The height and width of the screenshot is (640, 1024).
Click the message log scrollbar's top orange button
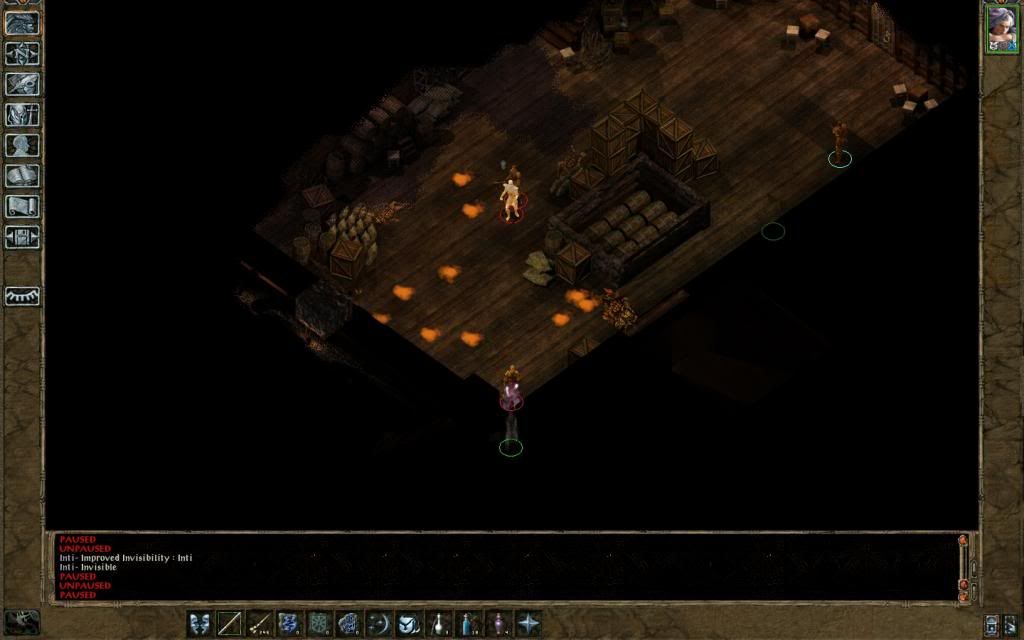pos(963,540)
